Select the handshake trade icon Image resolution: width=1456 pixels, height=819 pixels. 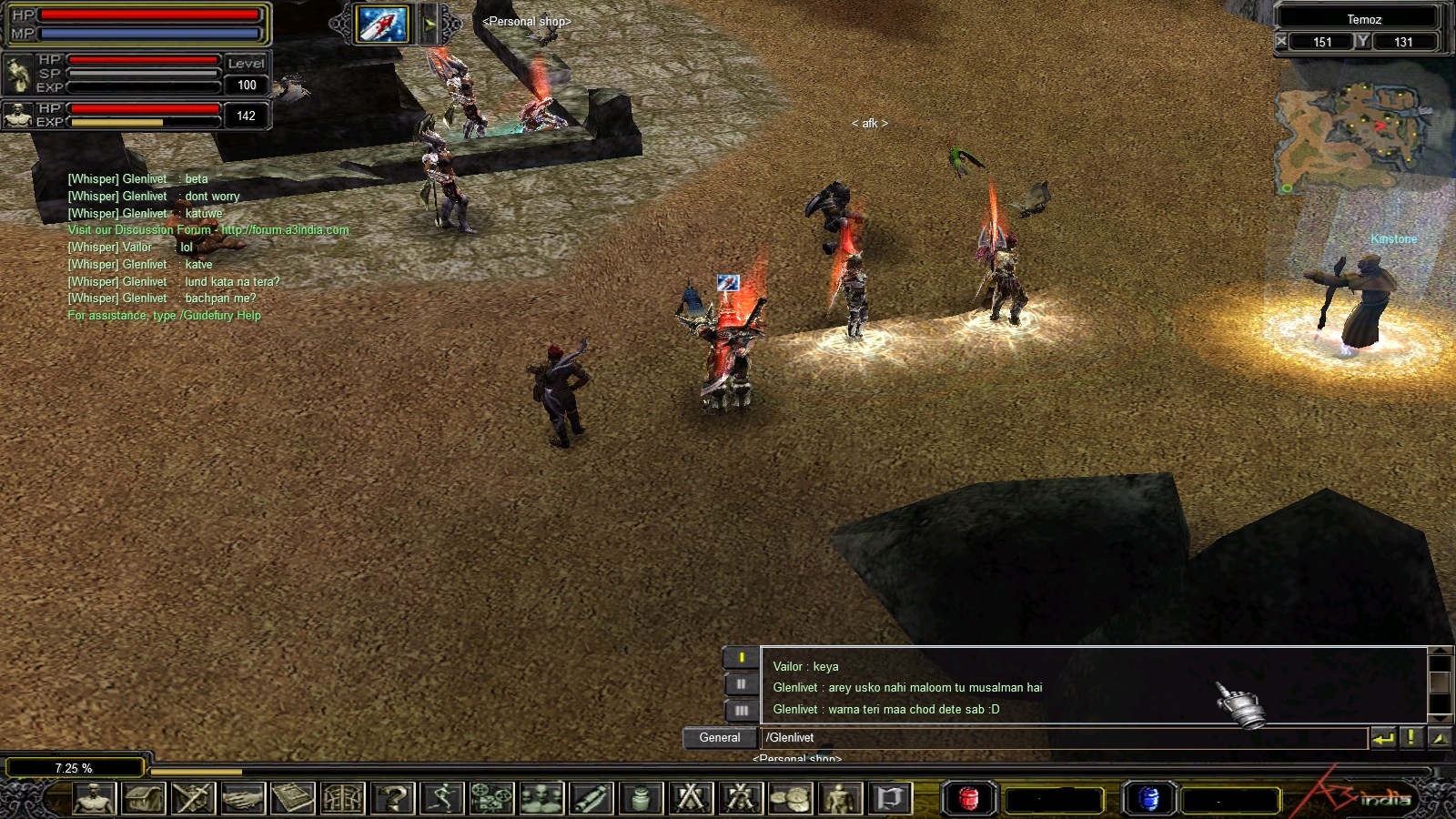tap(243, 798)
